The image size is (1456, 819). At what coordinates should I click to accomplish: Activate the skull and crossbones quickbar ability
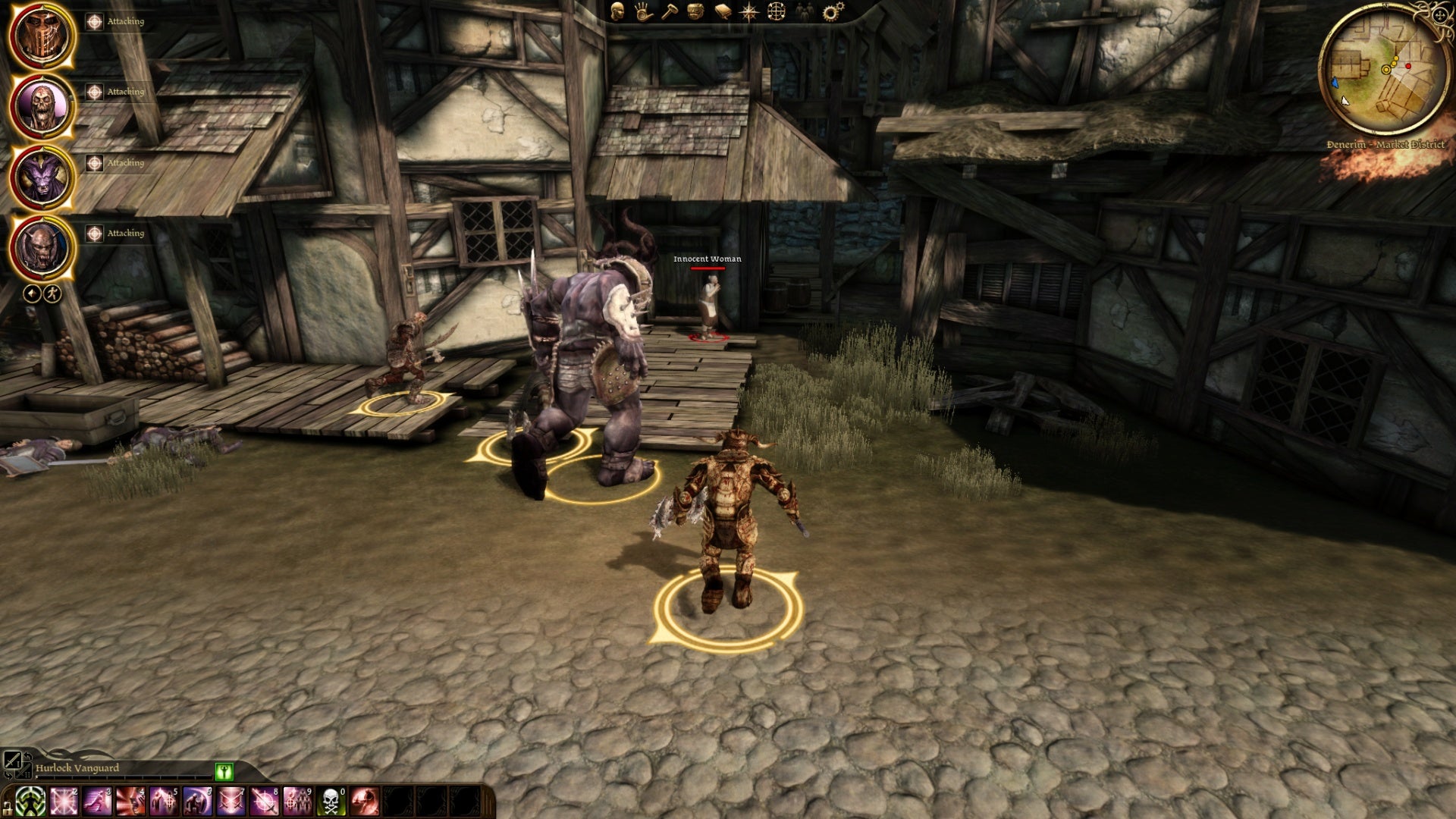pyautogui.click(x=331, y=802)
